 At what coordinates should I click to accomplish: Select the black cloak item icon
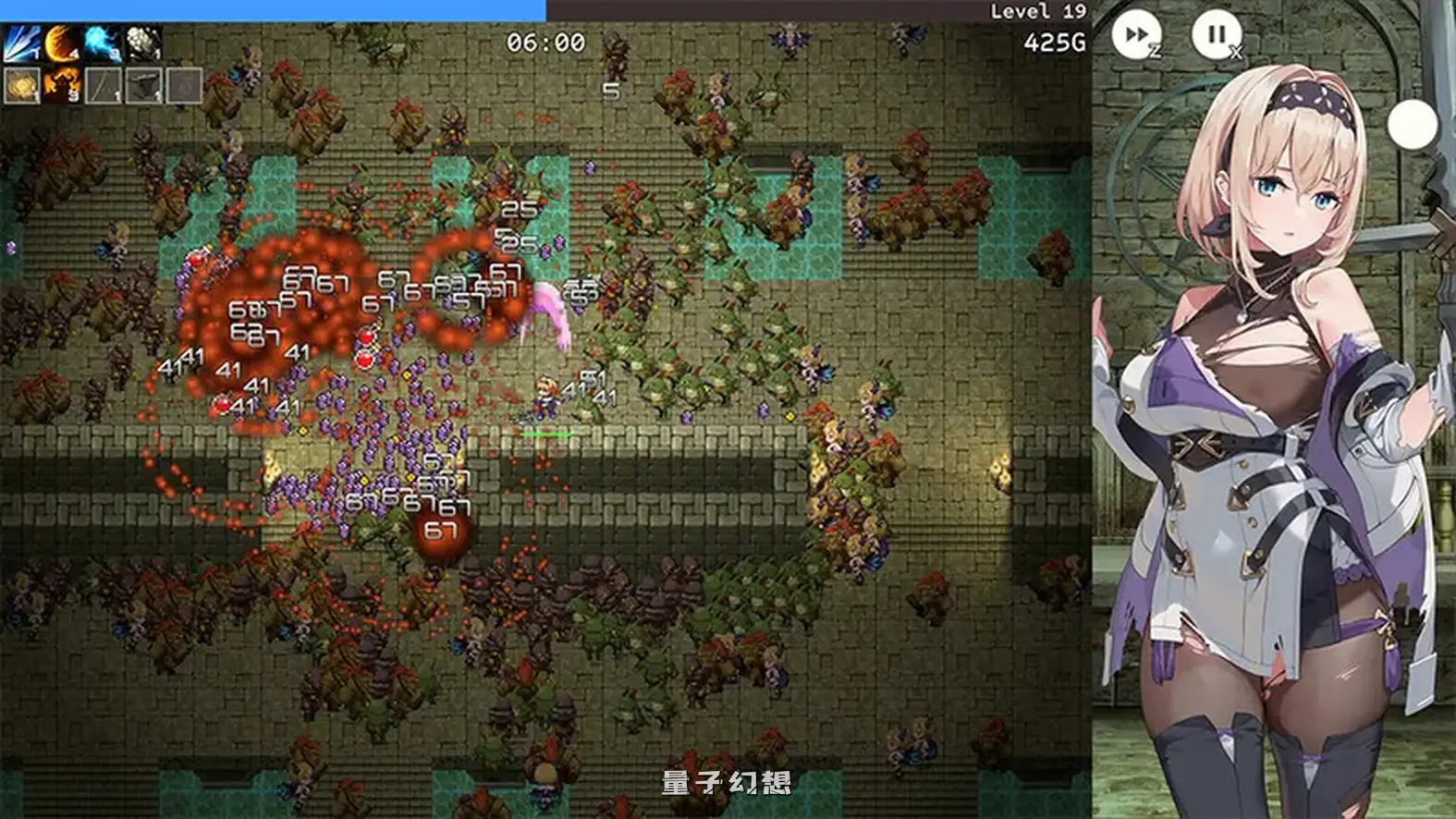(x=144, y=85)
